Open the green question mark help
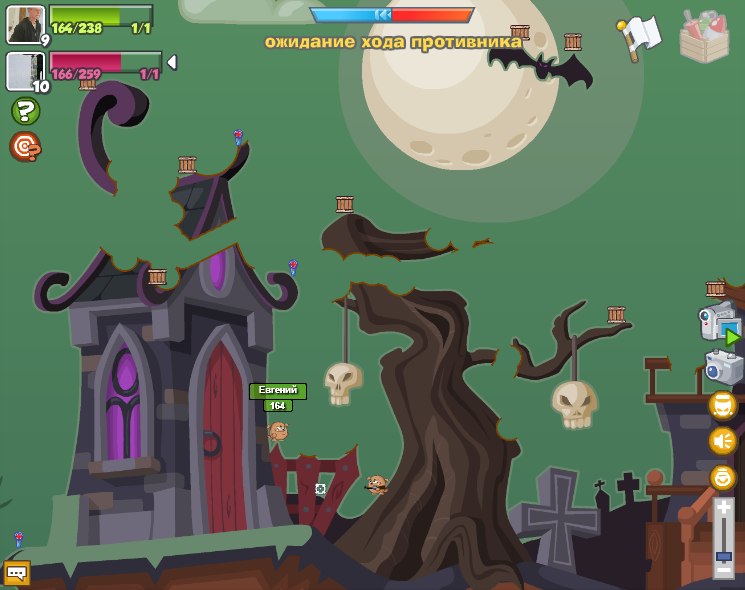745x590 pixels. 25,111
